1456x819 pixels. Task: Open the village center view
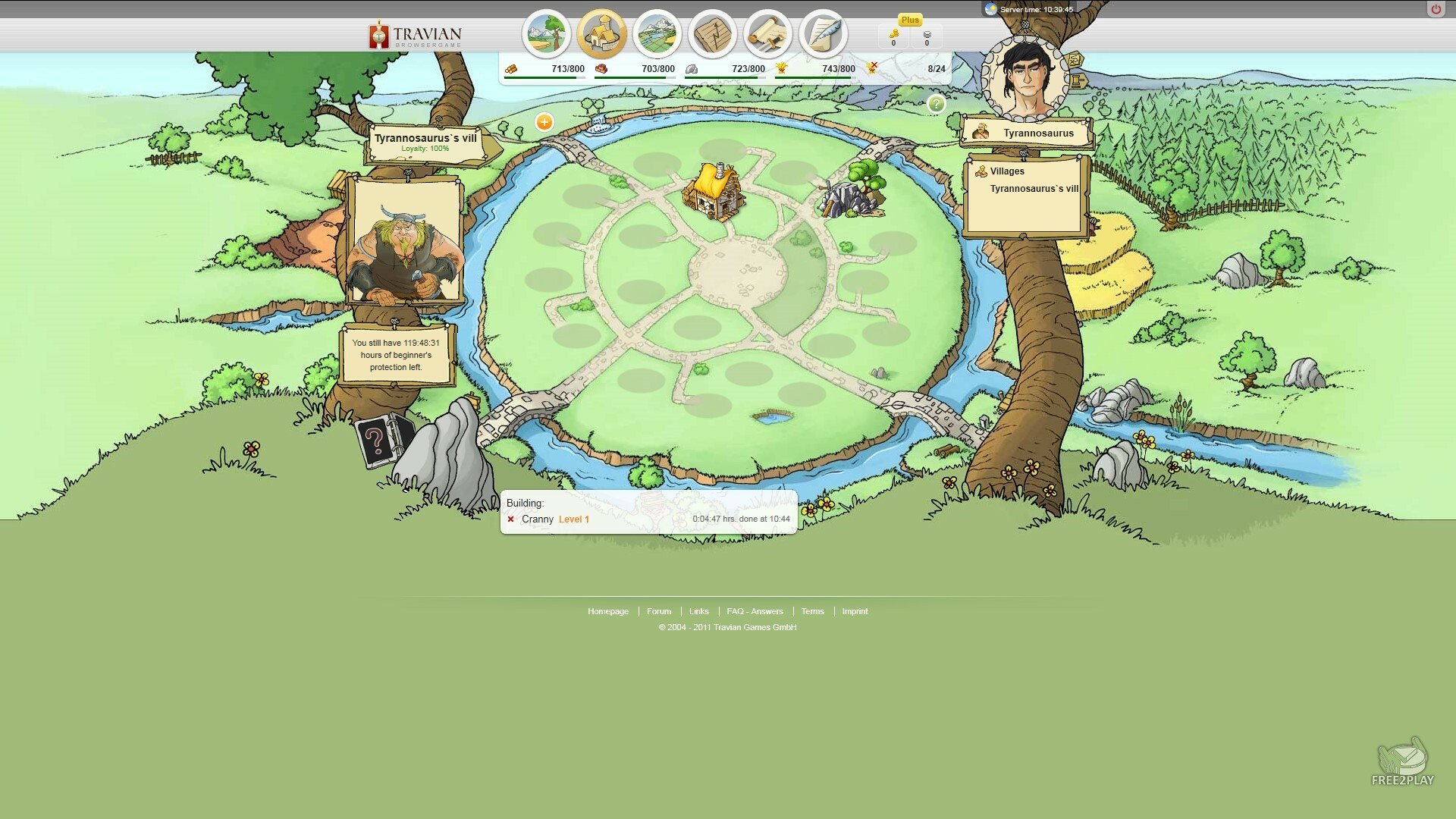click(601, 34)
